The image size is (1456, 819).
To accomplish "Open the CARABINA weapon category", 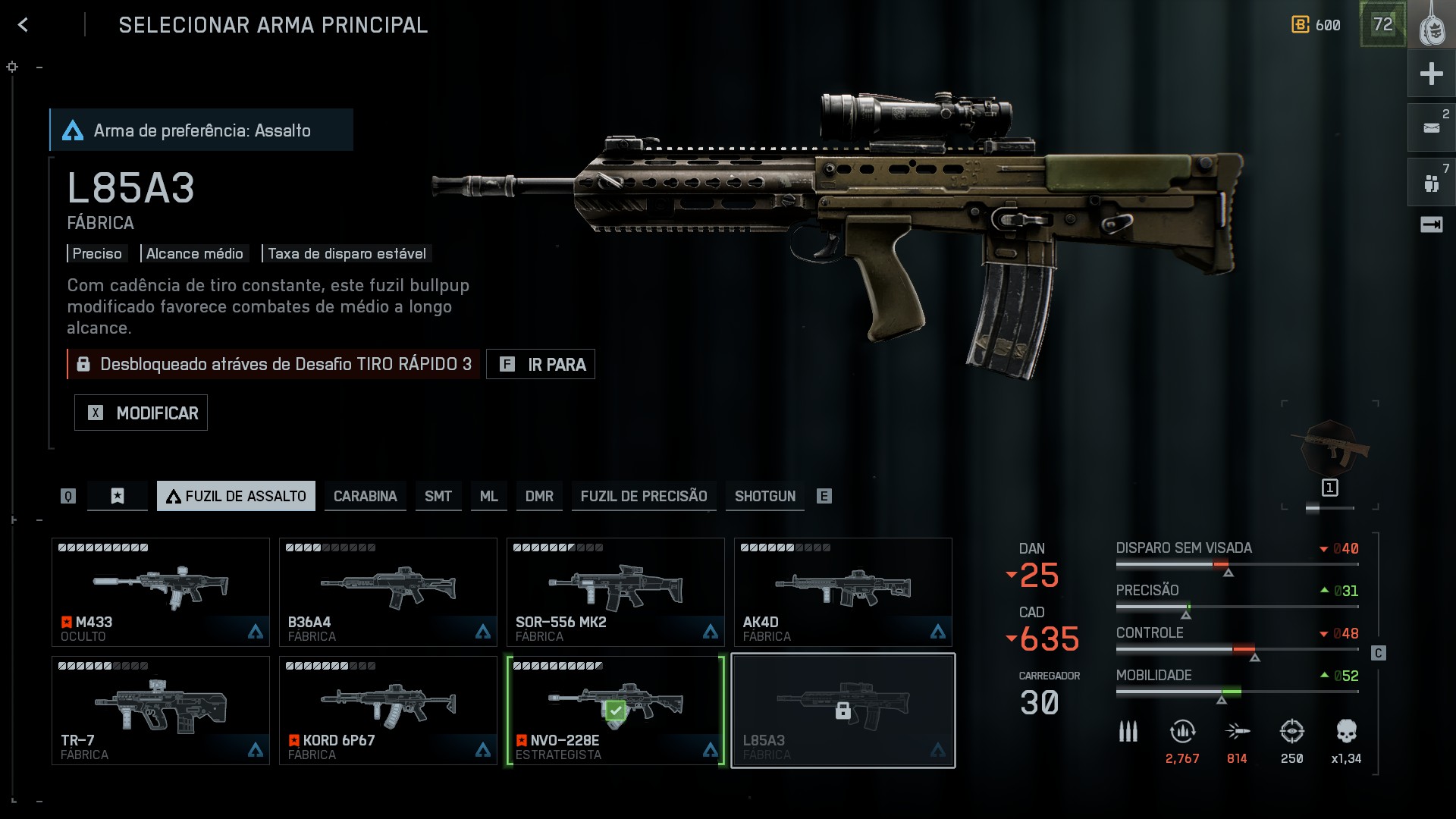I will pyautogui.click(x=365, y=496).
